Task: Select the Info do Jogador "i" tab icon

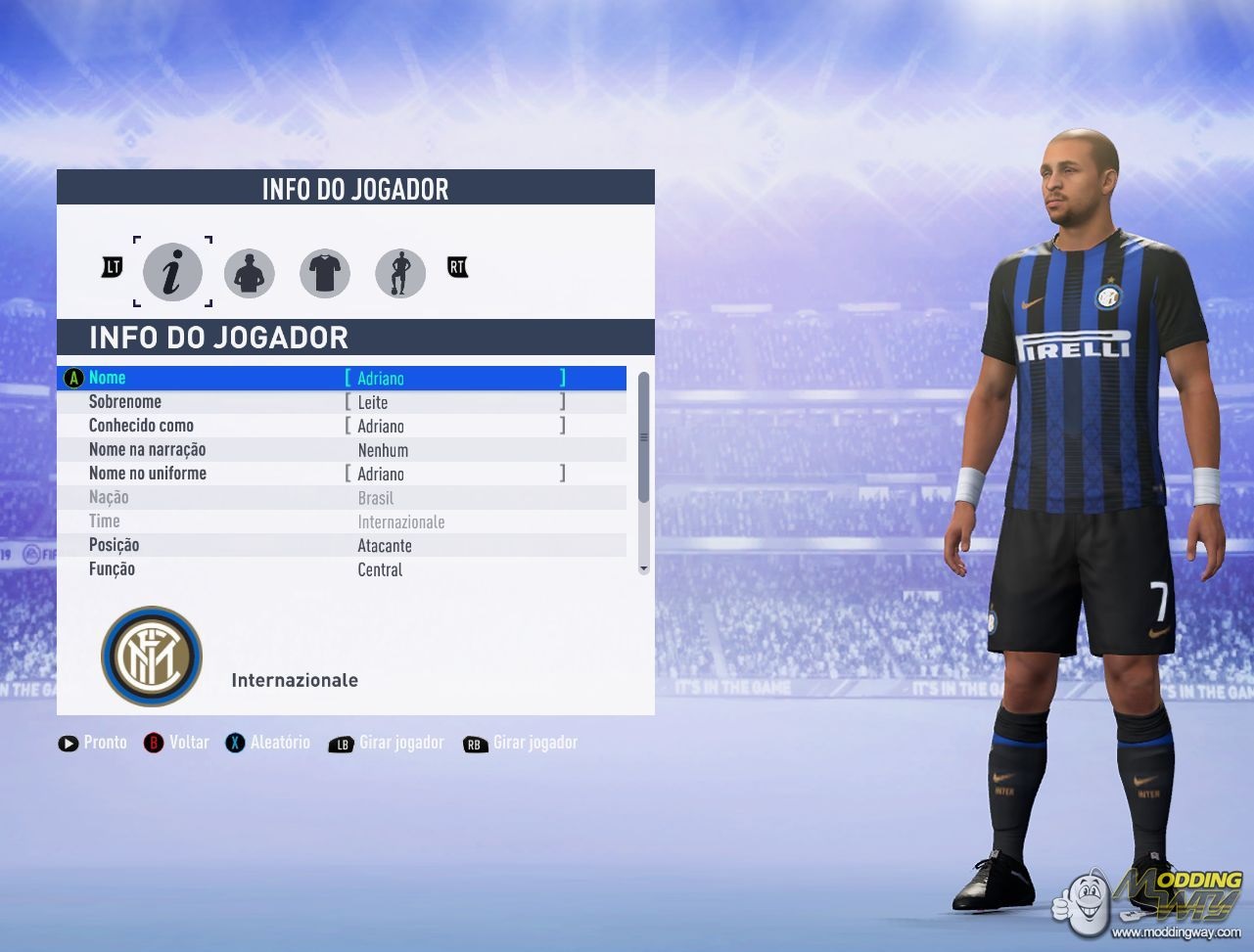Action: [x=173, y=273]
